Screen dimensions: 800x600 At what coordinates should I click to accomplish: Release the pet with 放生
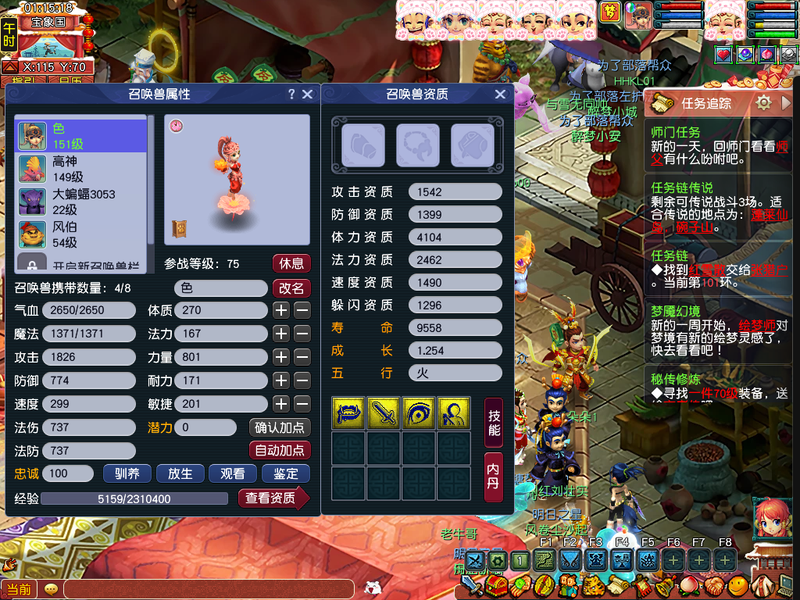(180, 474)
